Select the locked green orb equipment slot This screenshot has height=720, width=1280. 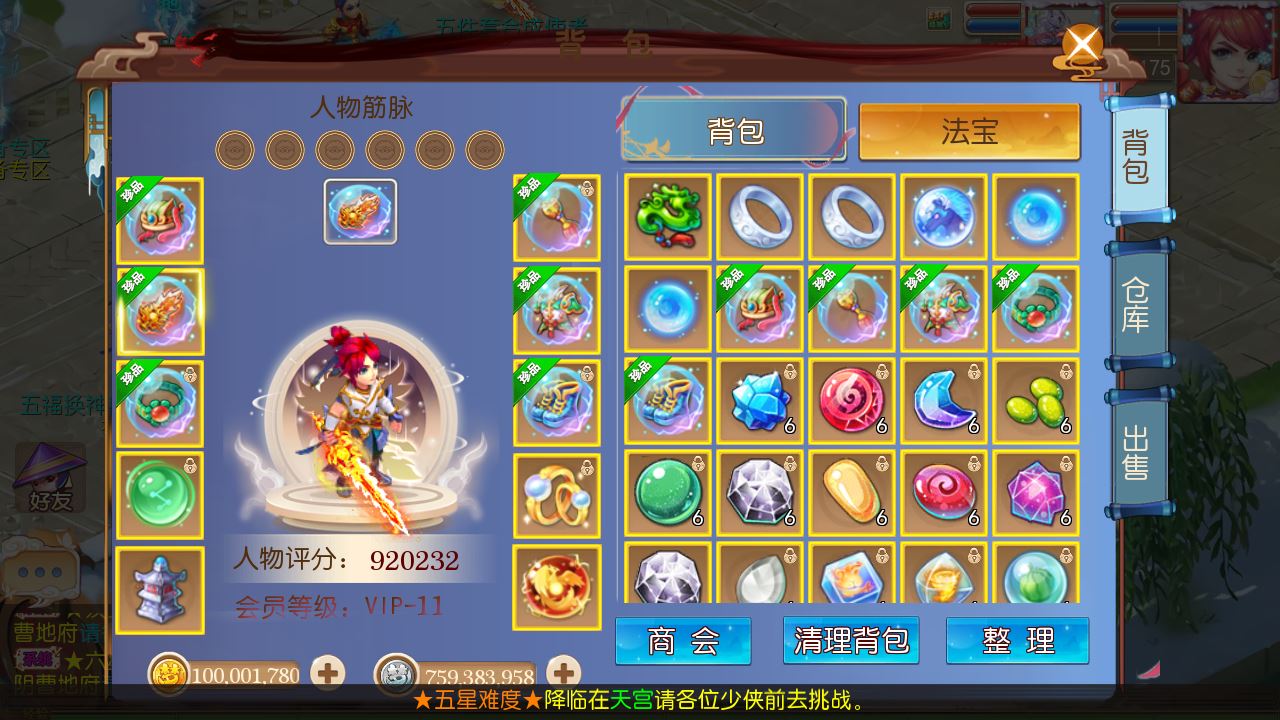[x=160, y=493]
